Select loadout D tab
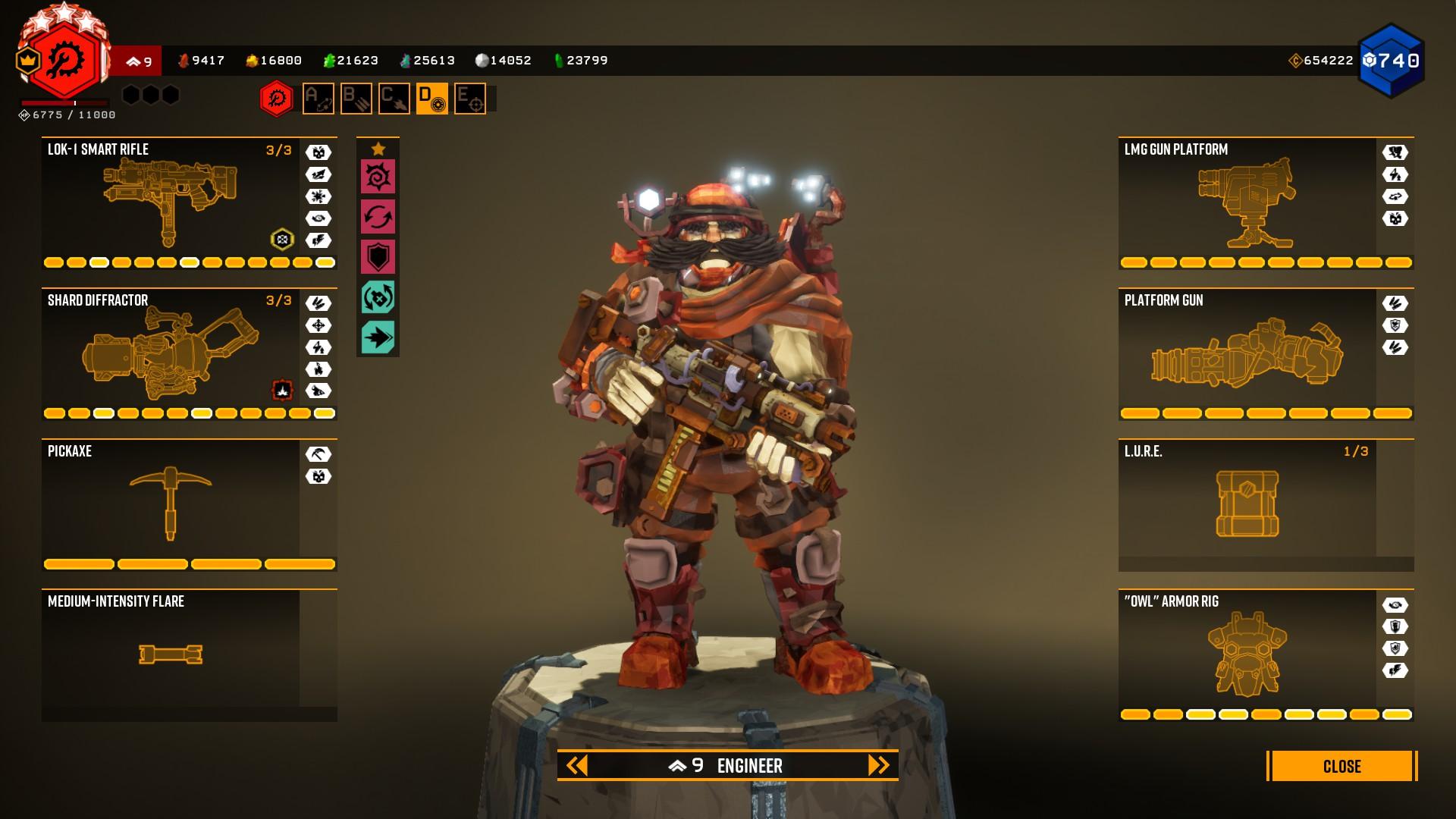The image size is (1456, 819). tap(431, 99)
